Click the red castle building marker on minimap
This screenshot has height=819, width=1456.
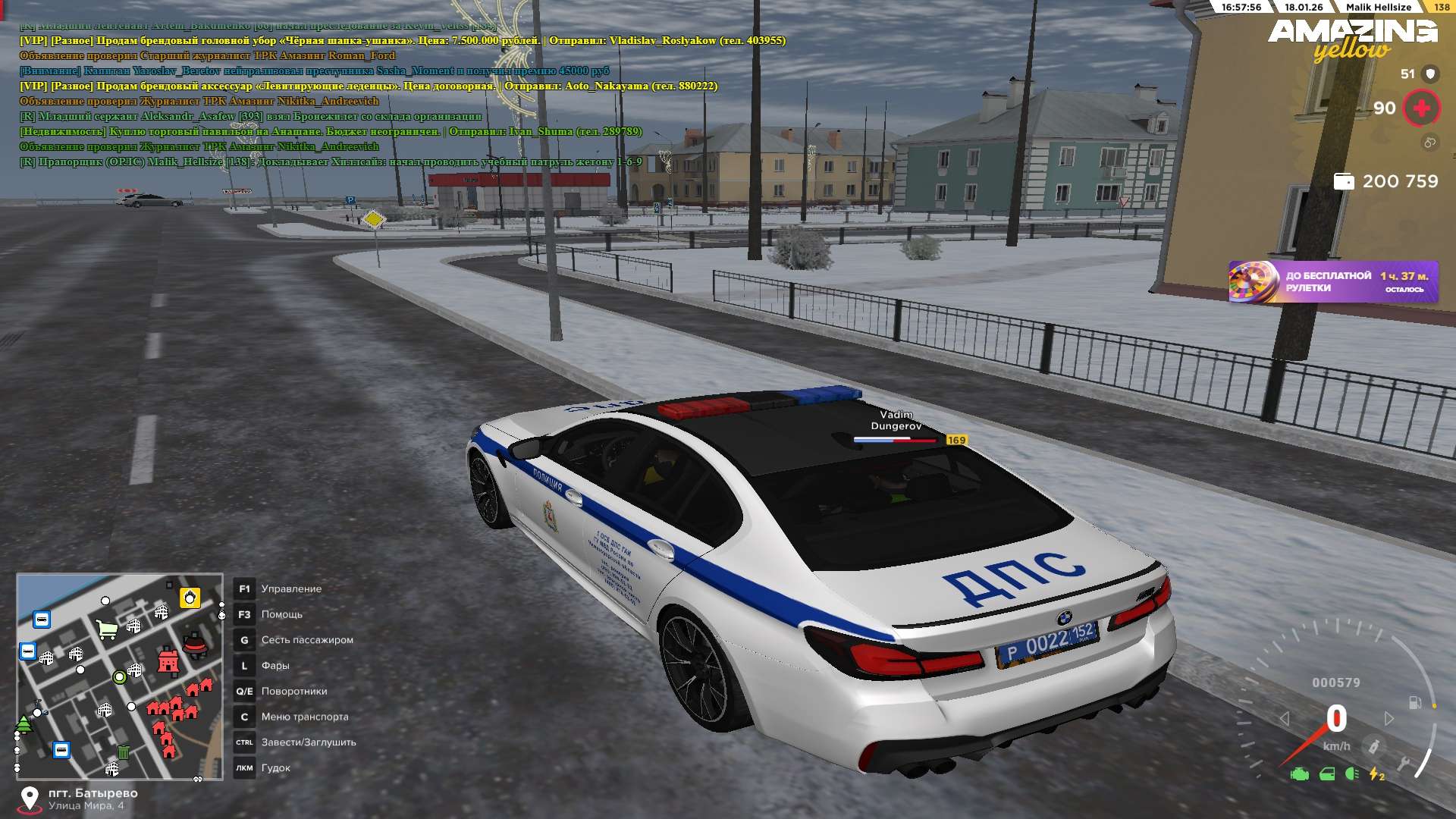click(168, 661)
